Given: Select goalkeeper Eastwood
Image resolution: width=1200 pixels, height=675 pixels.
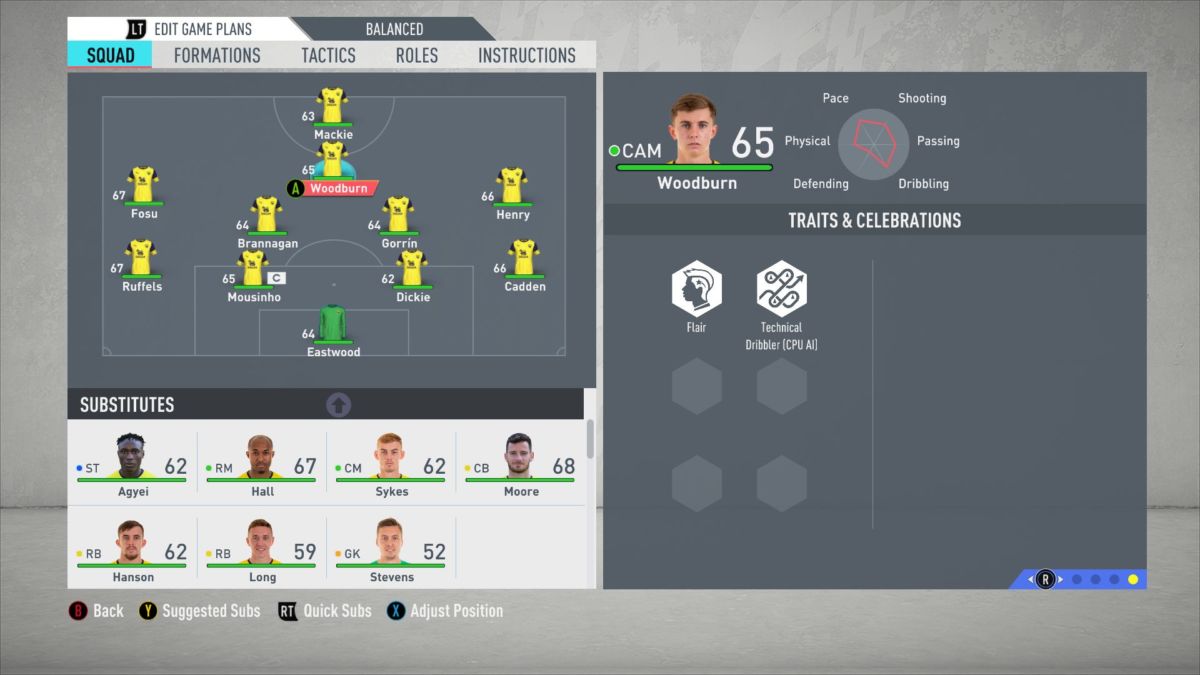Looking at the screenshot, I should click(332, 326).
